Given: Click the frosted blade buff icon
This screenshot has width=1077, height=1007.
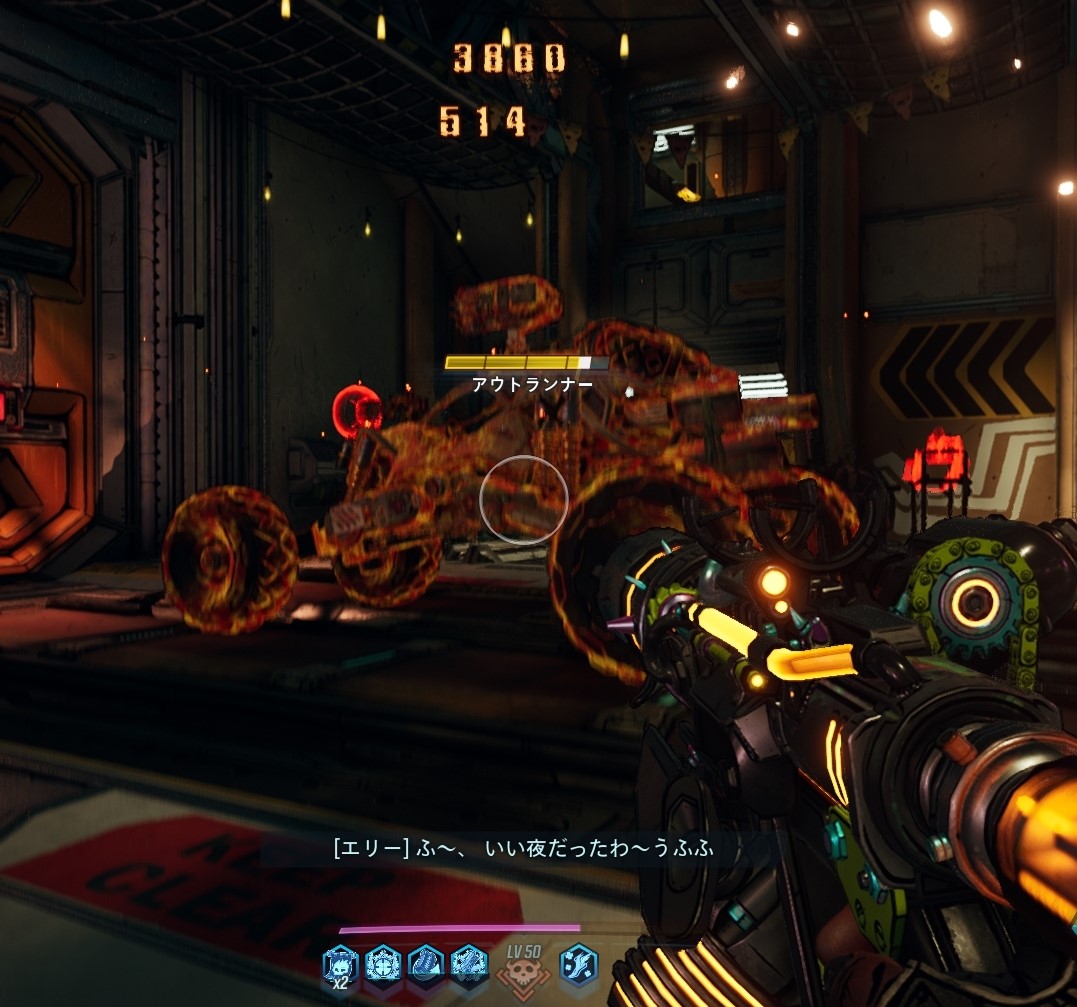Looking at the screenshot, I should click(469, 965).
